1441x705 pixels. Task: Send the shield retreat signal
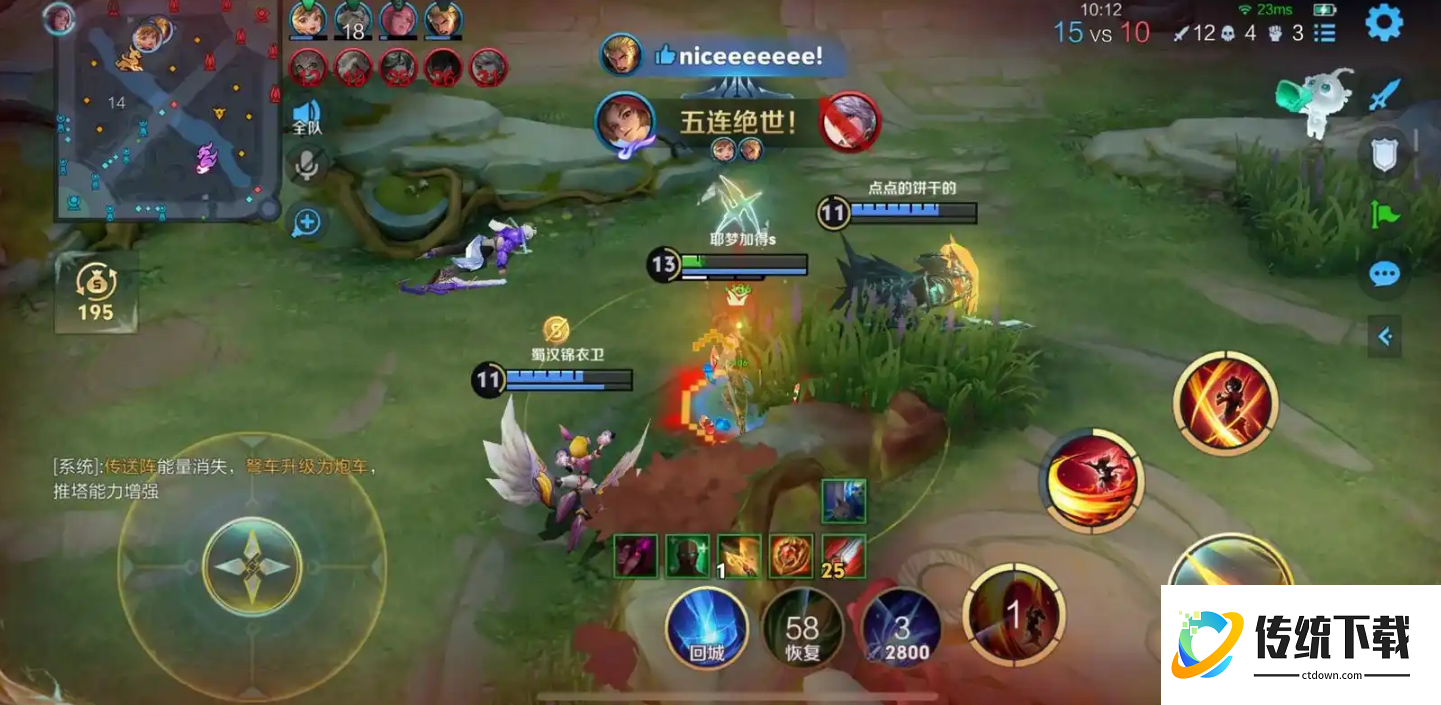pos(1385,153)
